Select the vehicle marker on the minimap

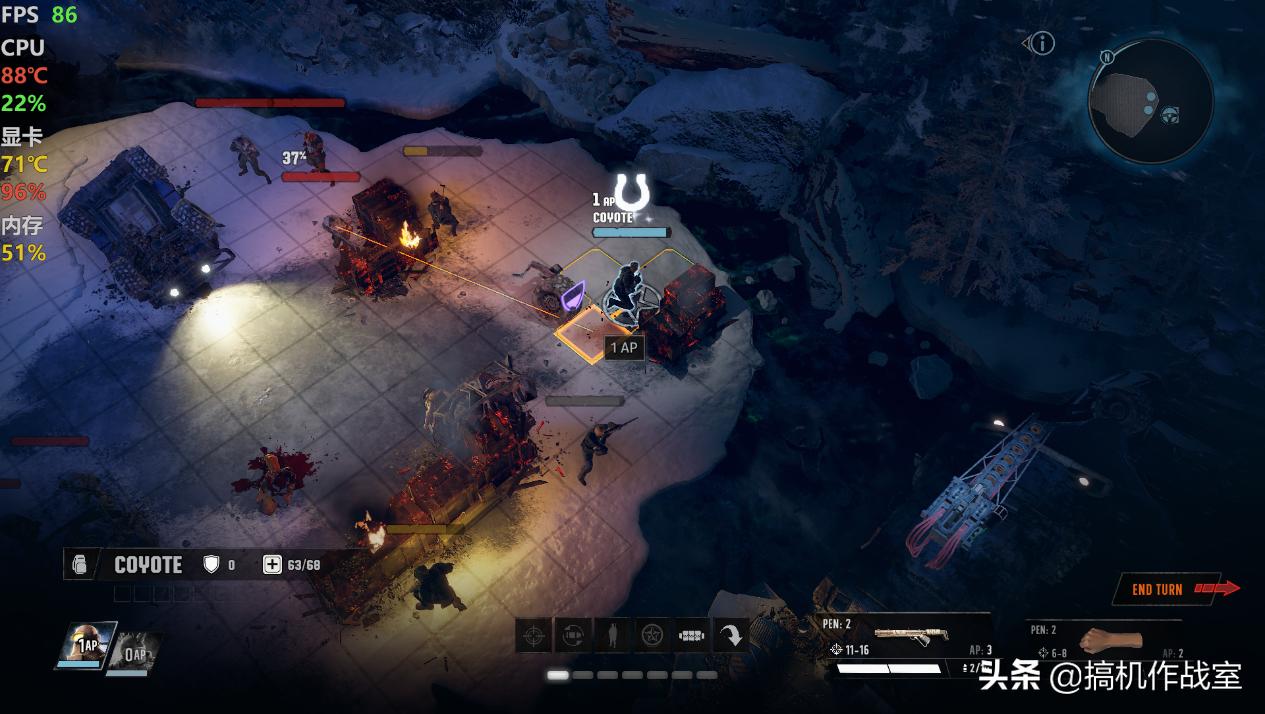1170,114
